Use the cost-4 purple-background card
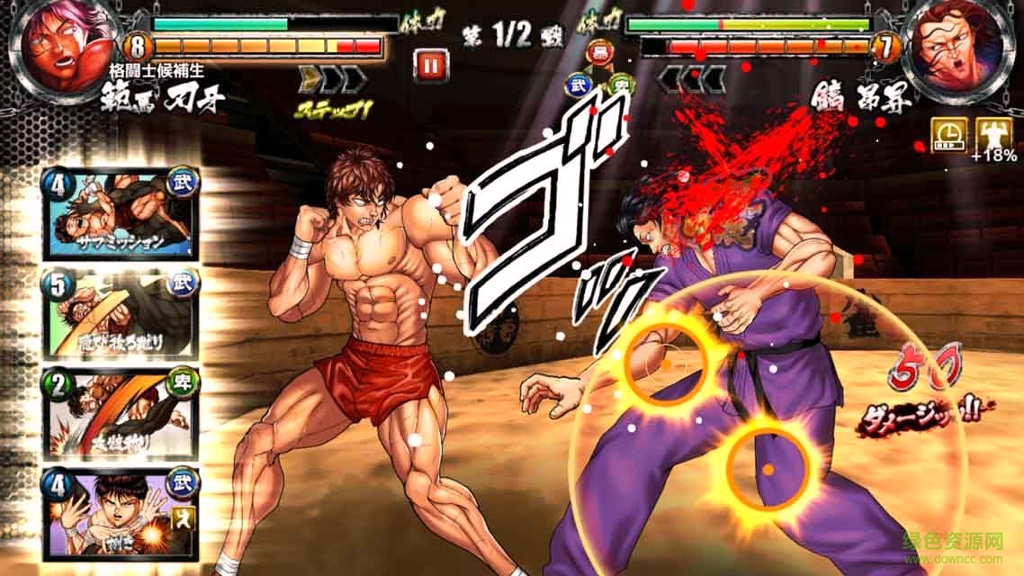The height and width of the screenshot is (576, 1024). (x=120, y=512)
